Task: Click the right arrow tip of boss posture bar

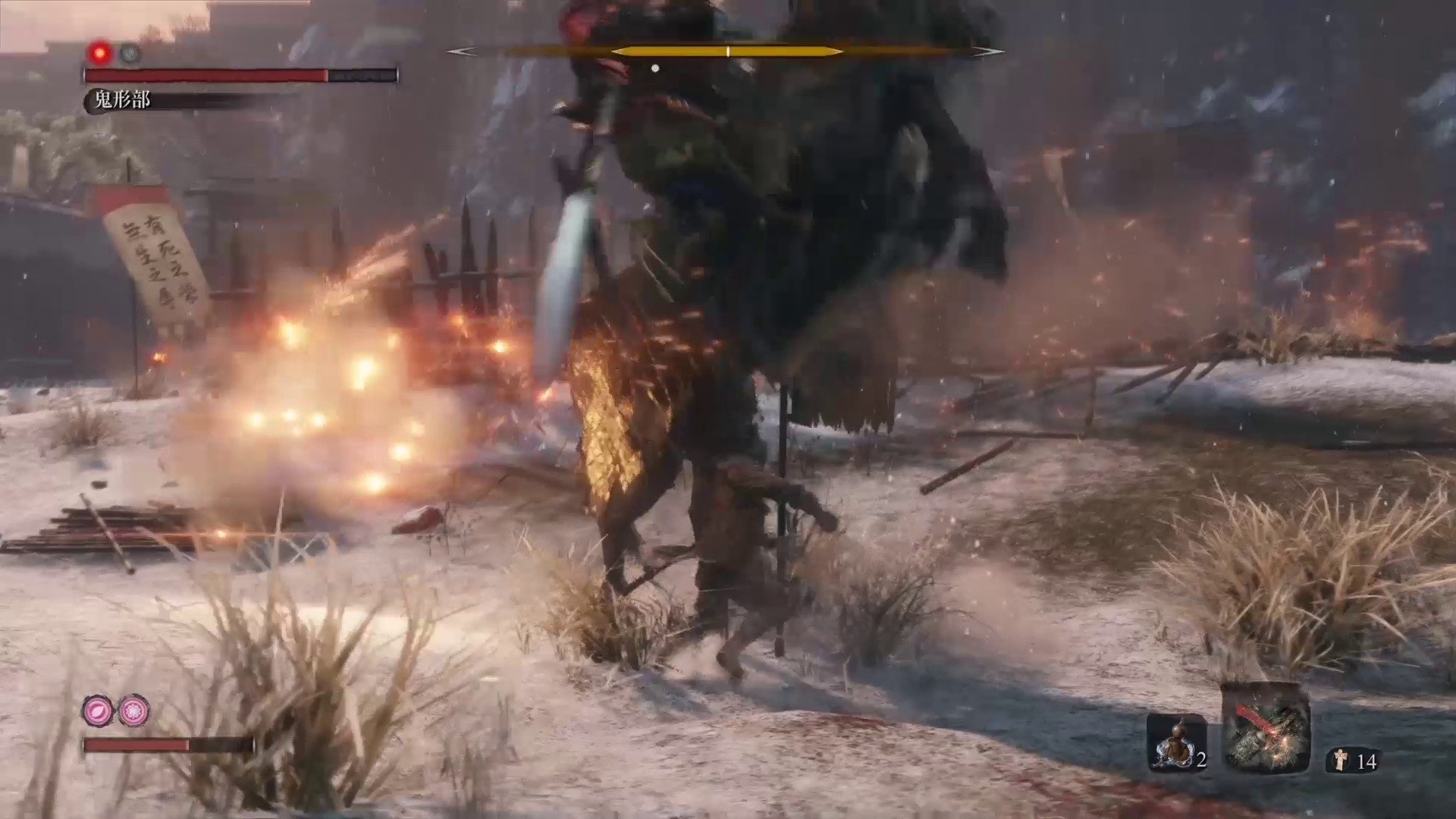Action: click(x=989, y=52)
